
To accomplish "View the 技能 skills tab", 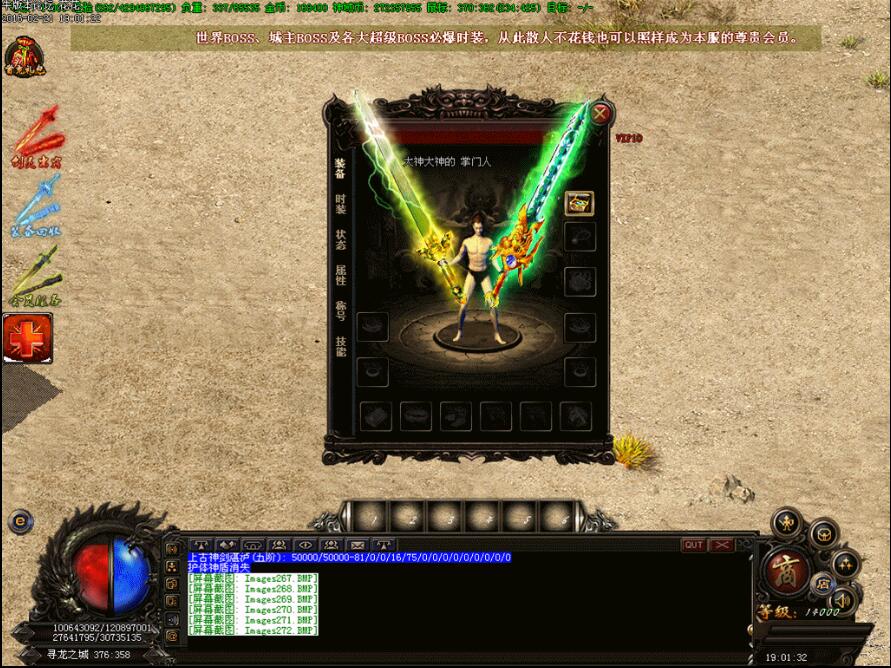I will pos(341,347).
